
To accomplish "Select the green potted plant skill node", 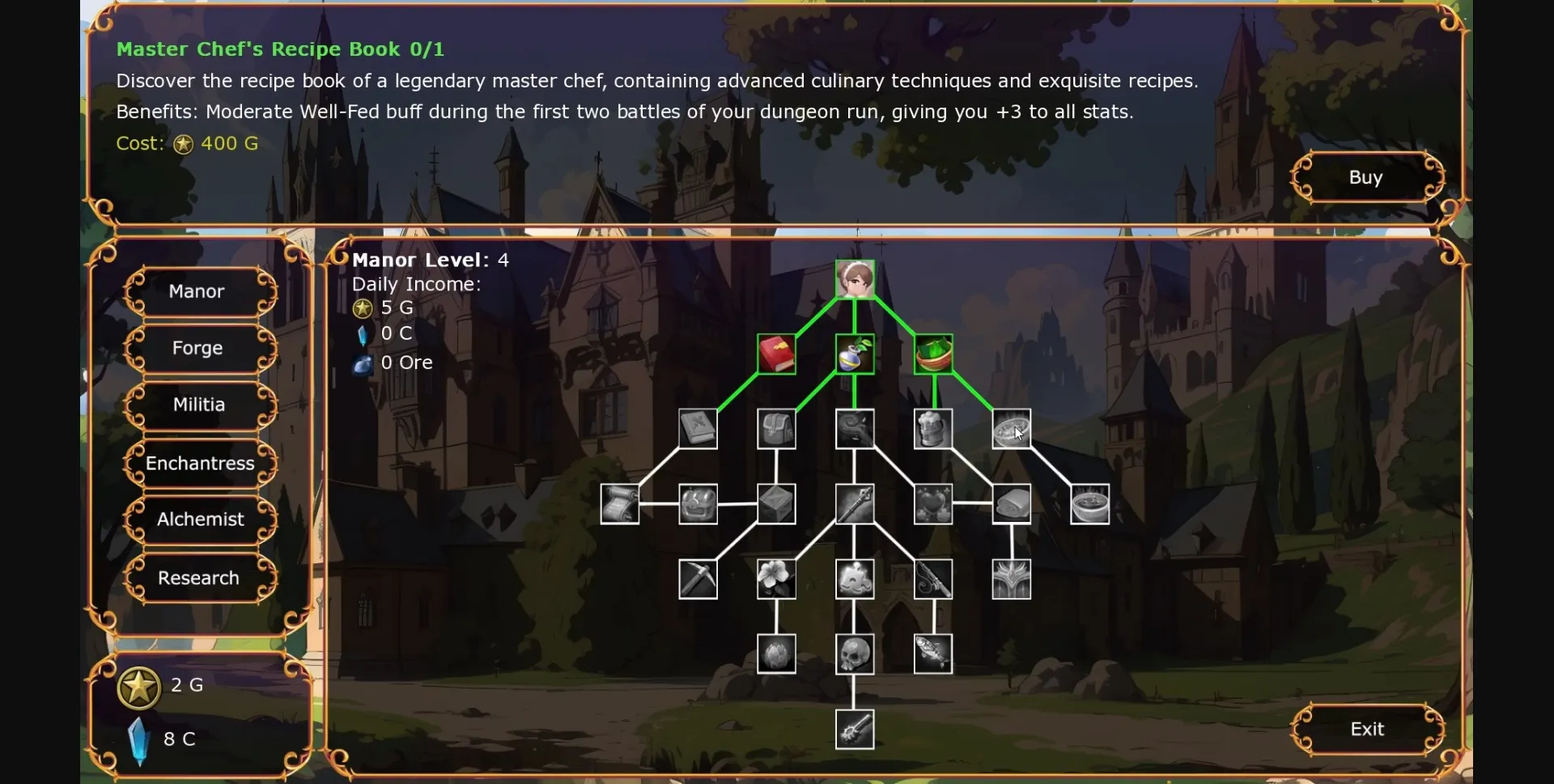I will tap(855, 354).
